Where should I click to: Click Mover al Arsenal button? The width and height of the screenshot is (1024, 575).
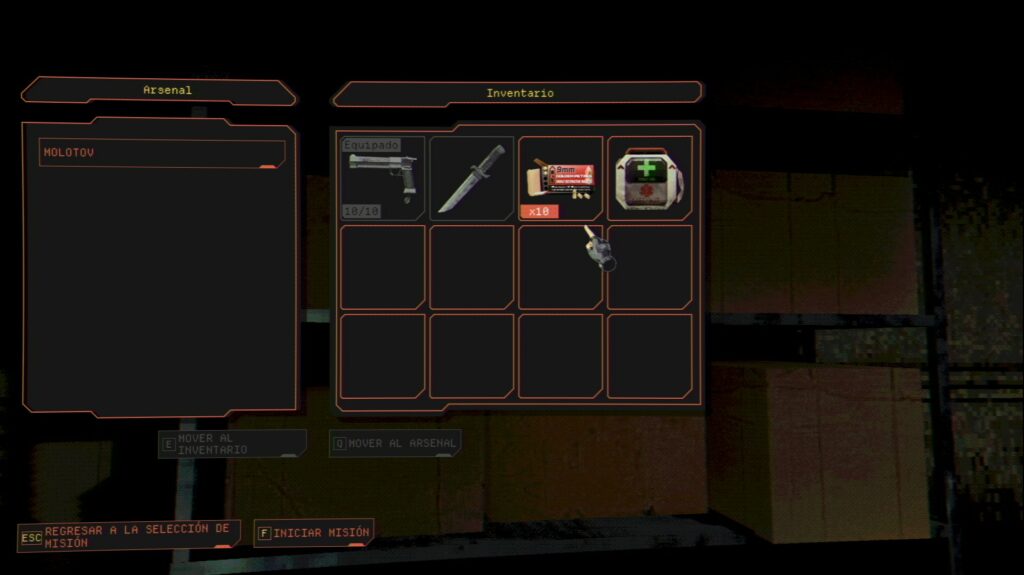(395, 443)
